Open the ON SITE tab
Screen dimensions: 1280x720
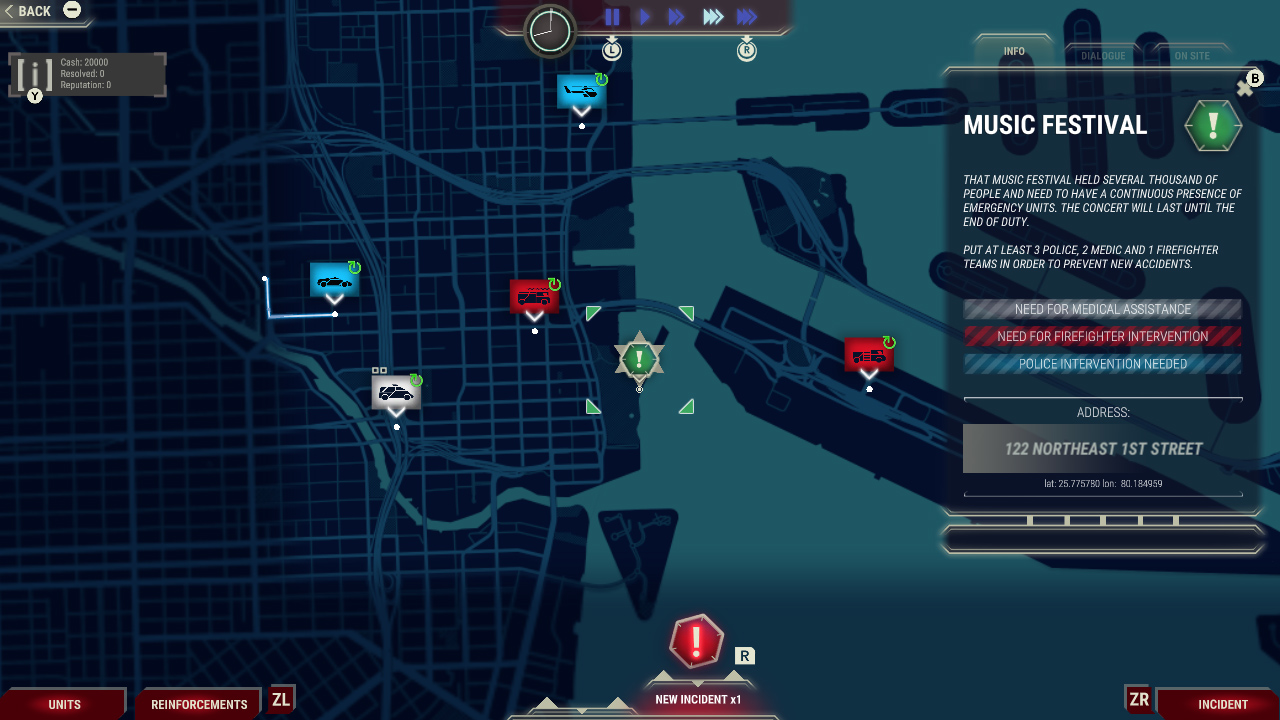click(1193, 55)
